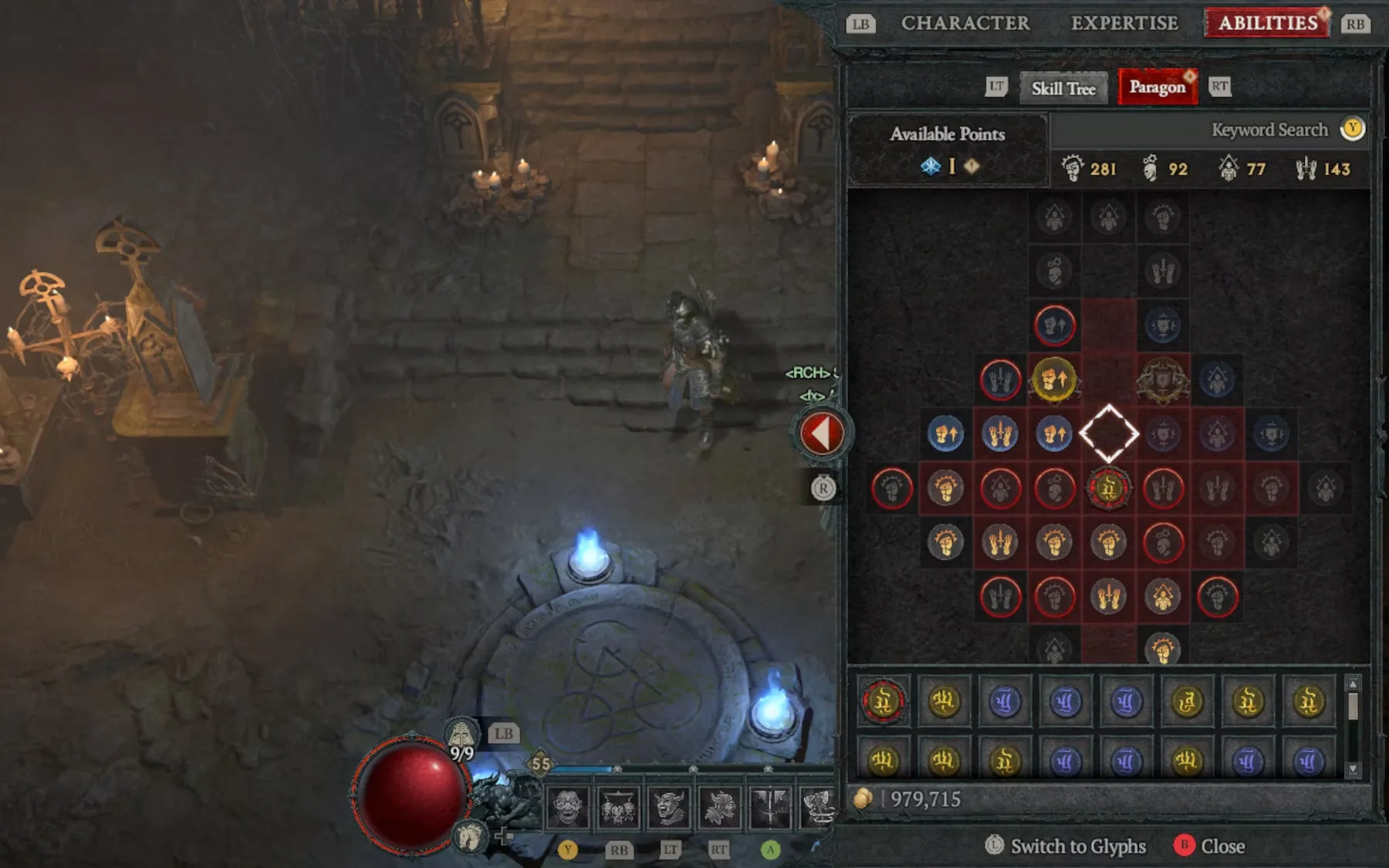Show the Skill Tree view
The height and width of the screenshot is (868, 1389).
1063,89
